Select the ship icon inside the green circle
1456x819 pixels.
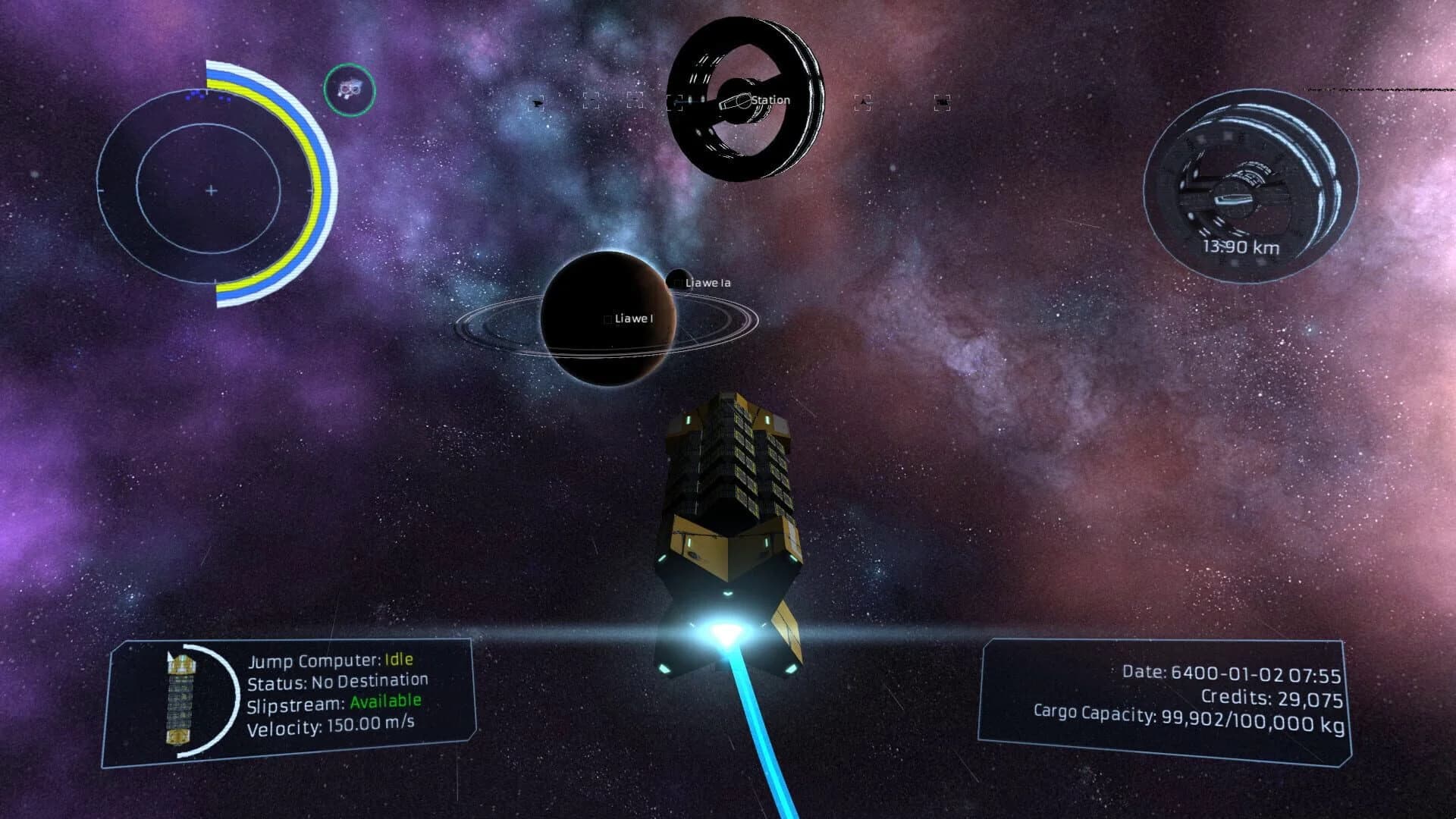(350, 90)
